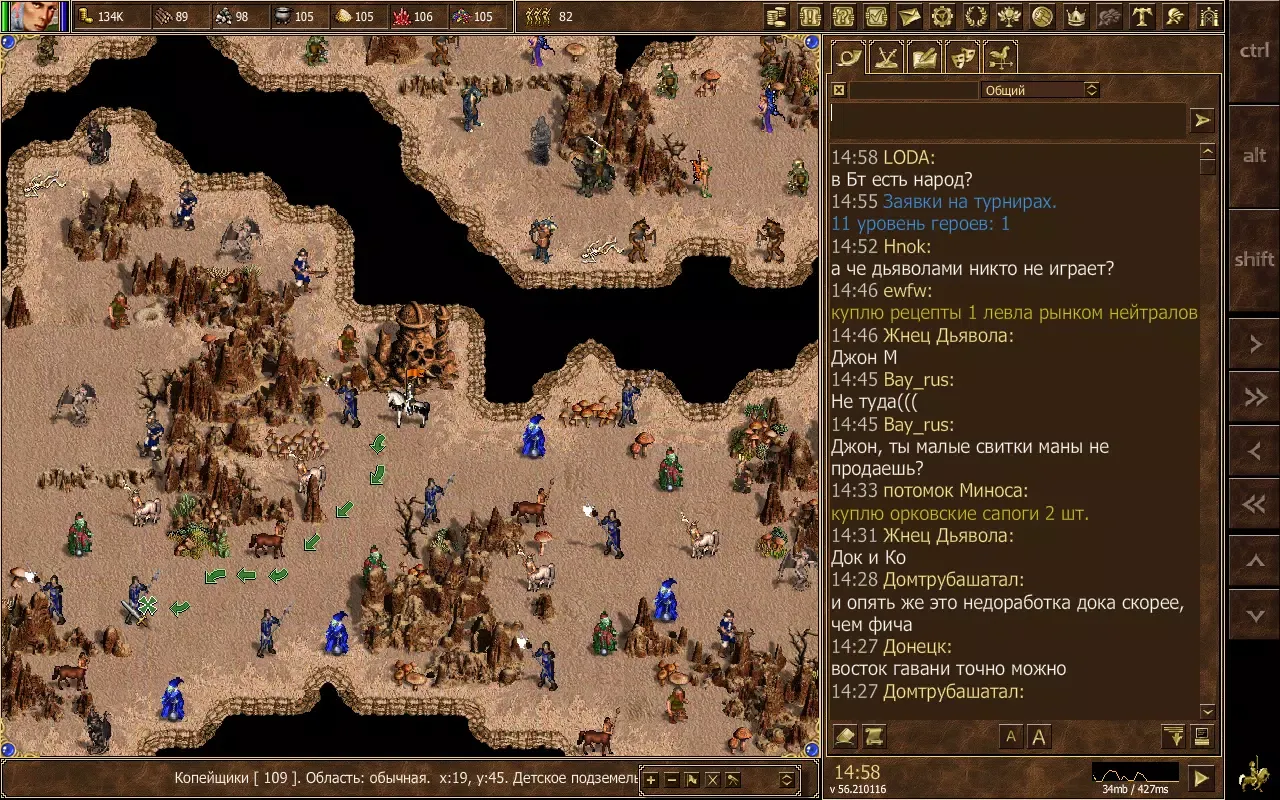Click the play arrow button near ping

1202,778
